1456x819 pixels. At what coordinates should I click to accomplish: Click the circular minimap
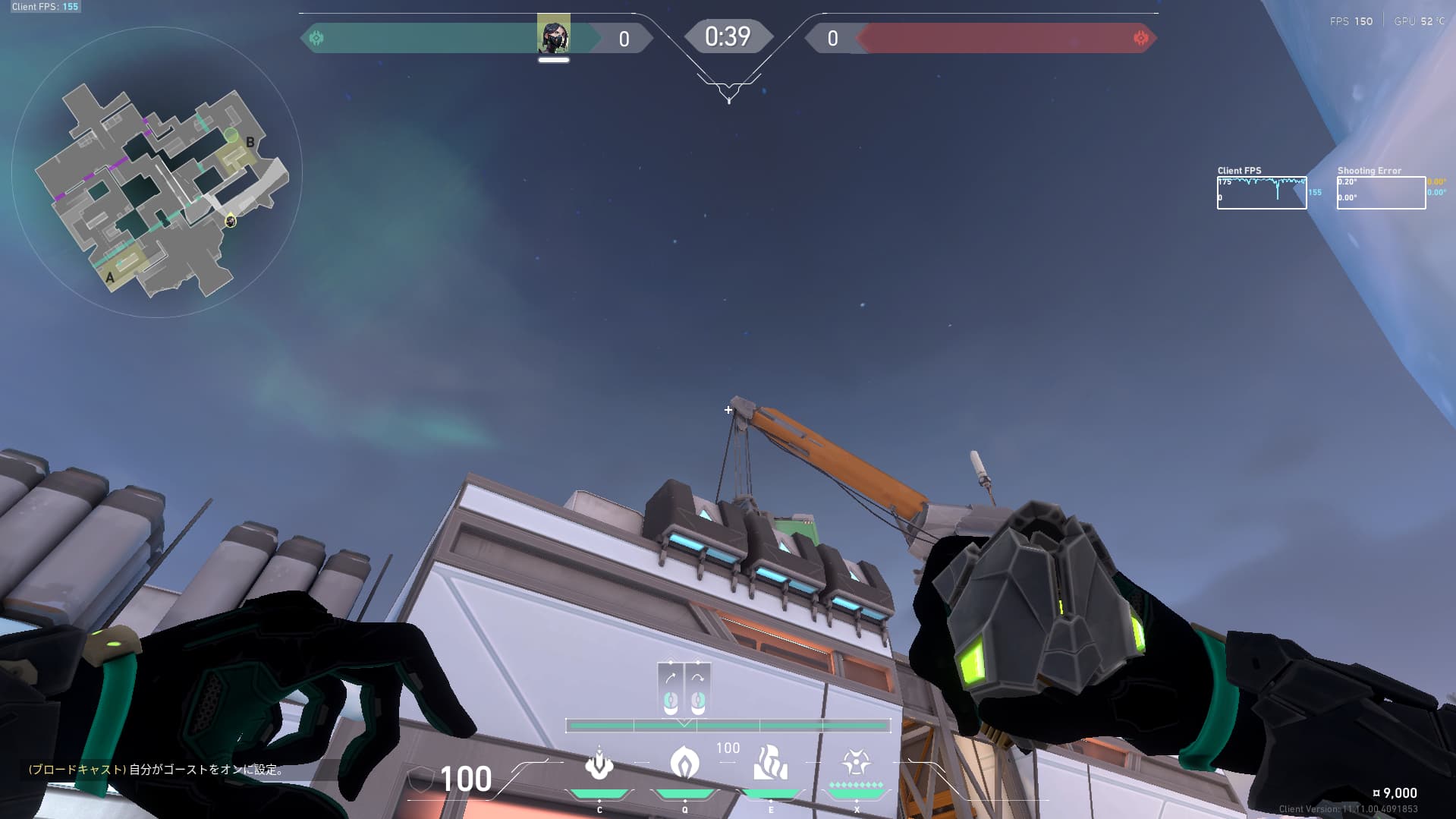point(157,172)
